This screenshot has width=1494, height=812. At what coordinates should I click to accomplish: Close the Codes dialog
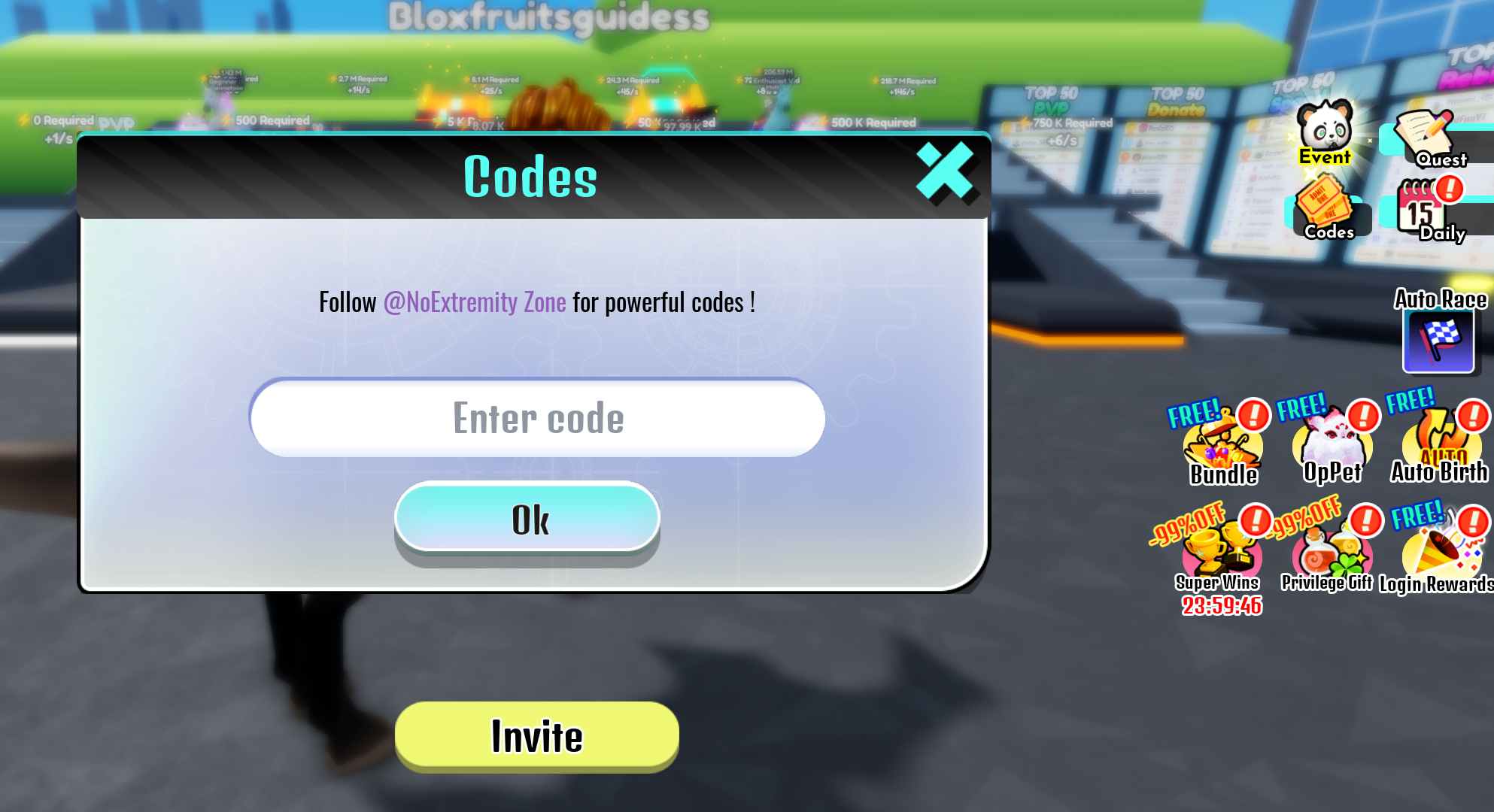[945, 172]
